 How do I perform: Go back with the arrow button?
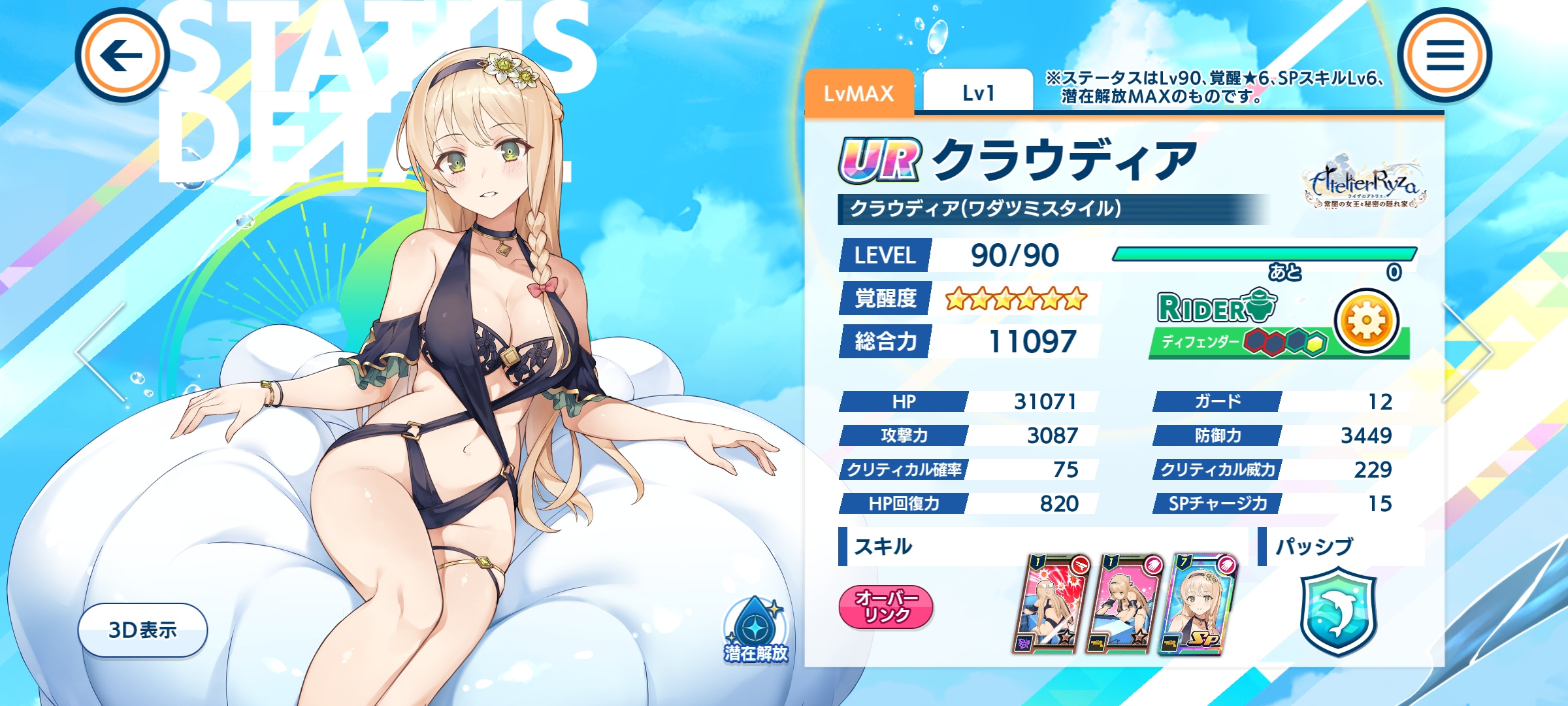coord(122,56)
